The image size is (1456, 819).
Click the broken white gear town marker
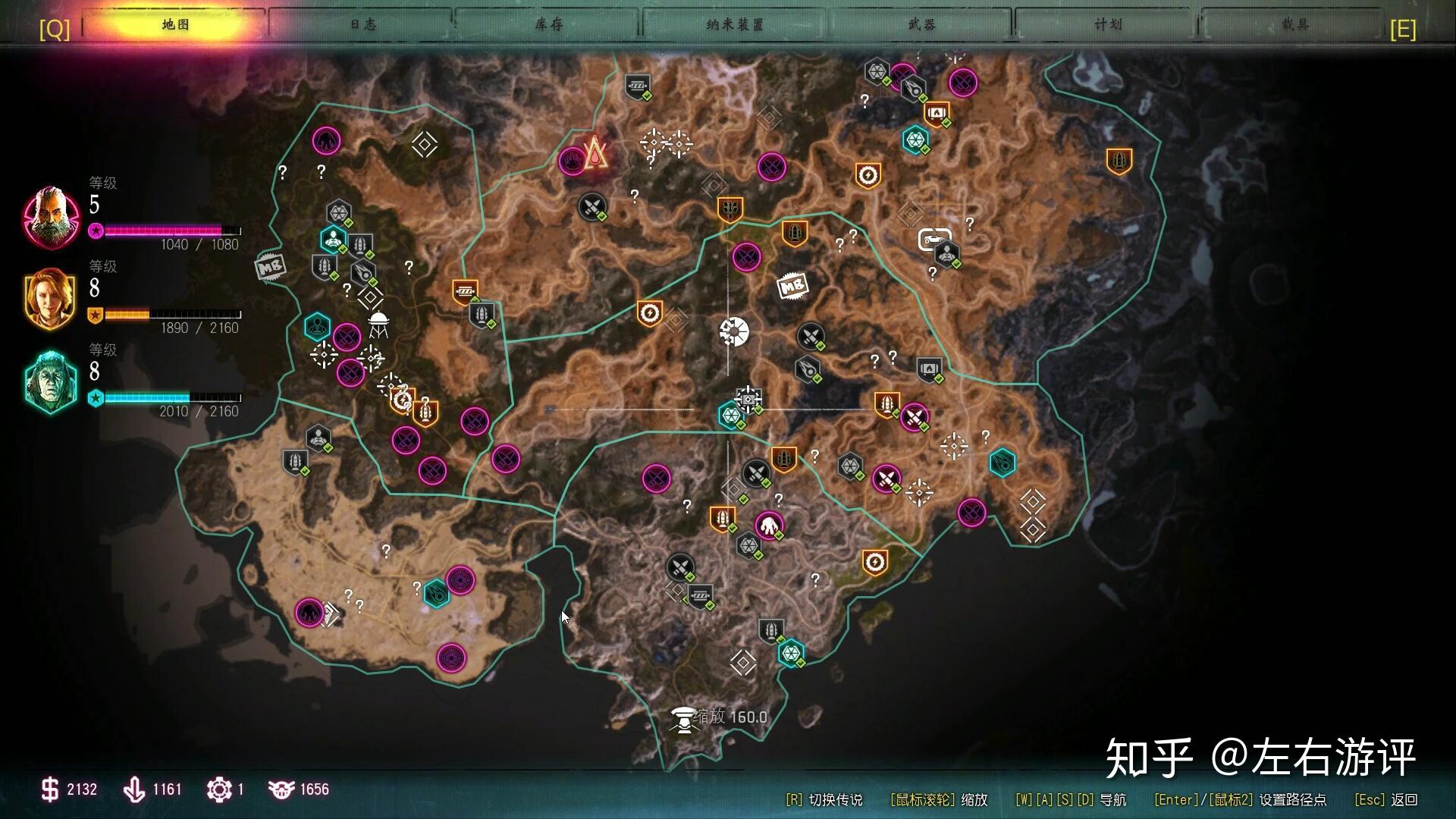pos(734,332)
